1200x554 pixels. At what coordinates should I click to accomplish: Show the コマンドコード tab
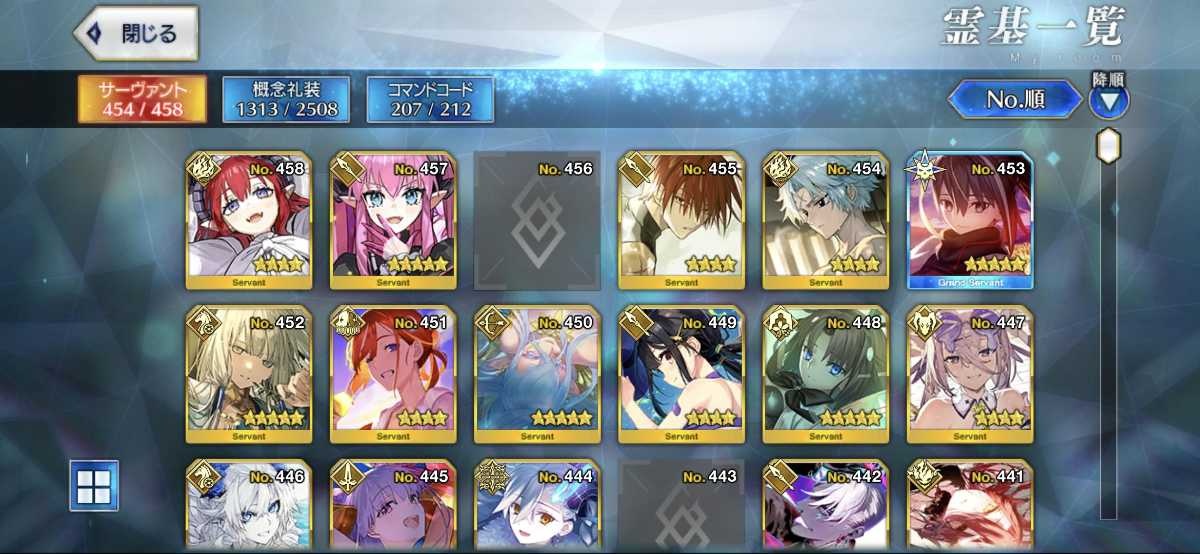(x=430, y=99)
